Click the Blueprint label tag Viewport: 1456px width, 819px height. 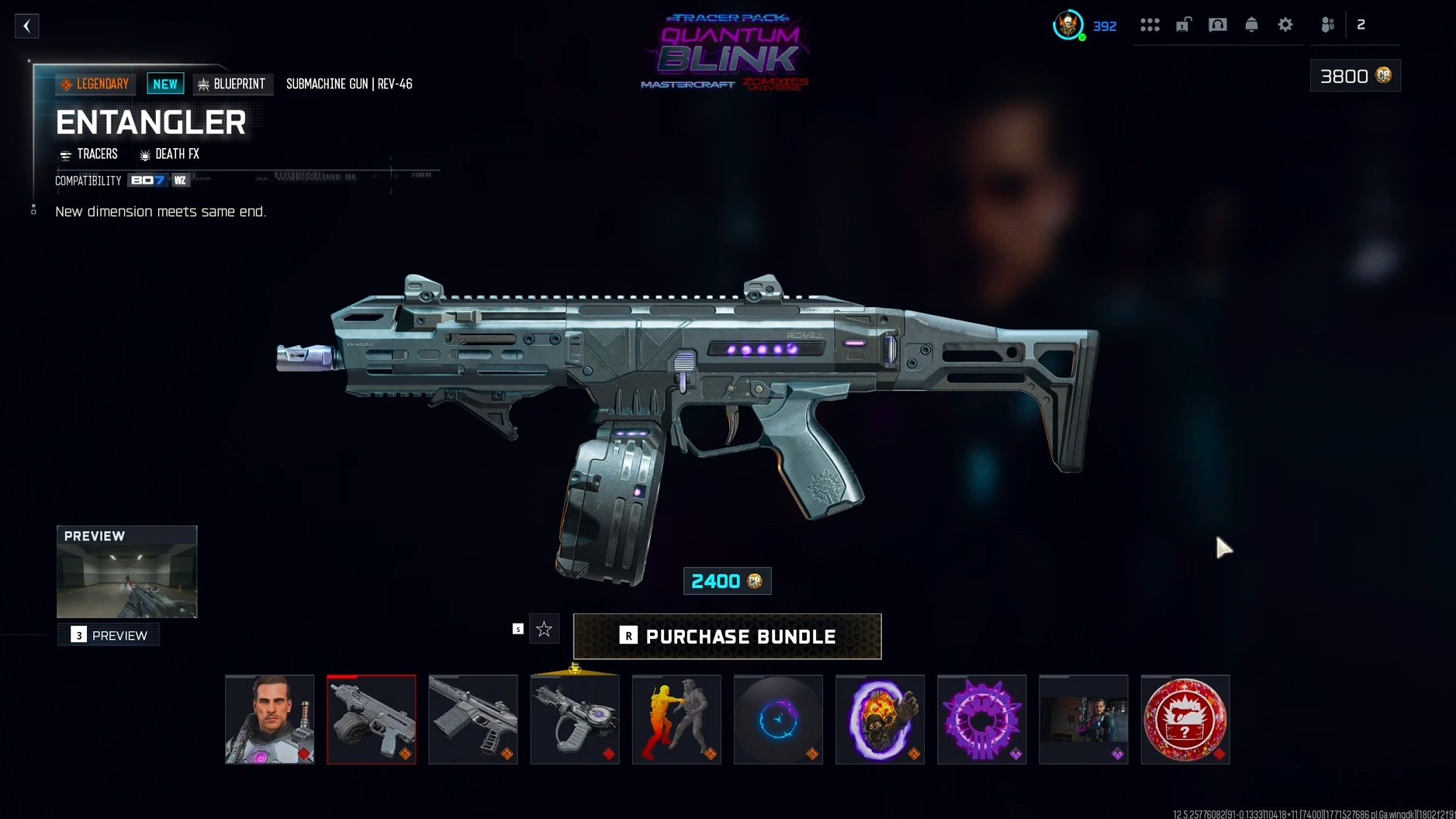click(x=233, y=84)
